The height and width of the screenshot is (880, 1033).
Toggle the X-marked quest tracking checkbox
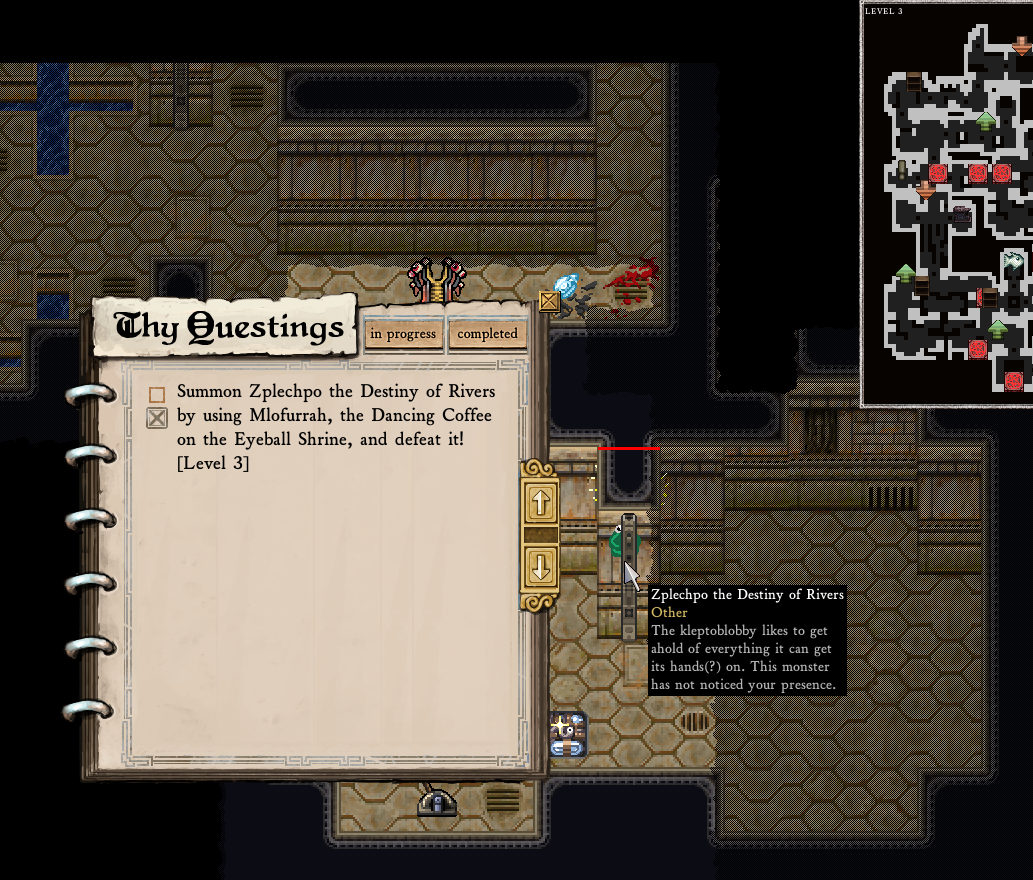click(x=157, y=418)
